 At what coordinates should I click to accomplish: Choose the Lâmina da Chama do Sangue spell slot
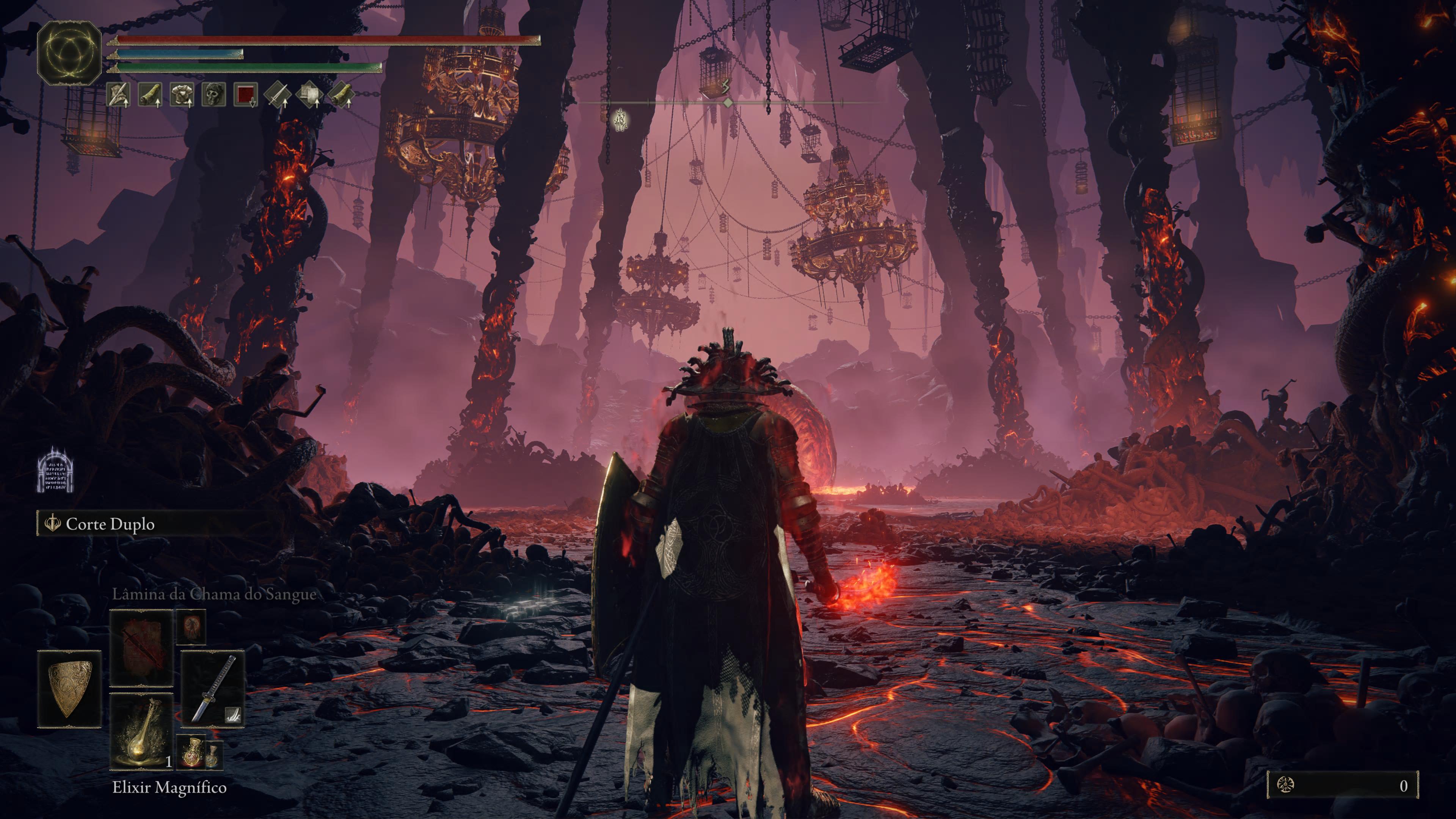(141, 648)
